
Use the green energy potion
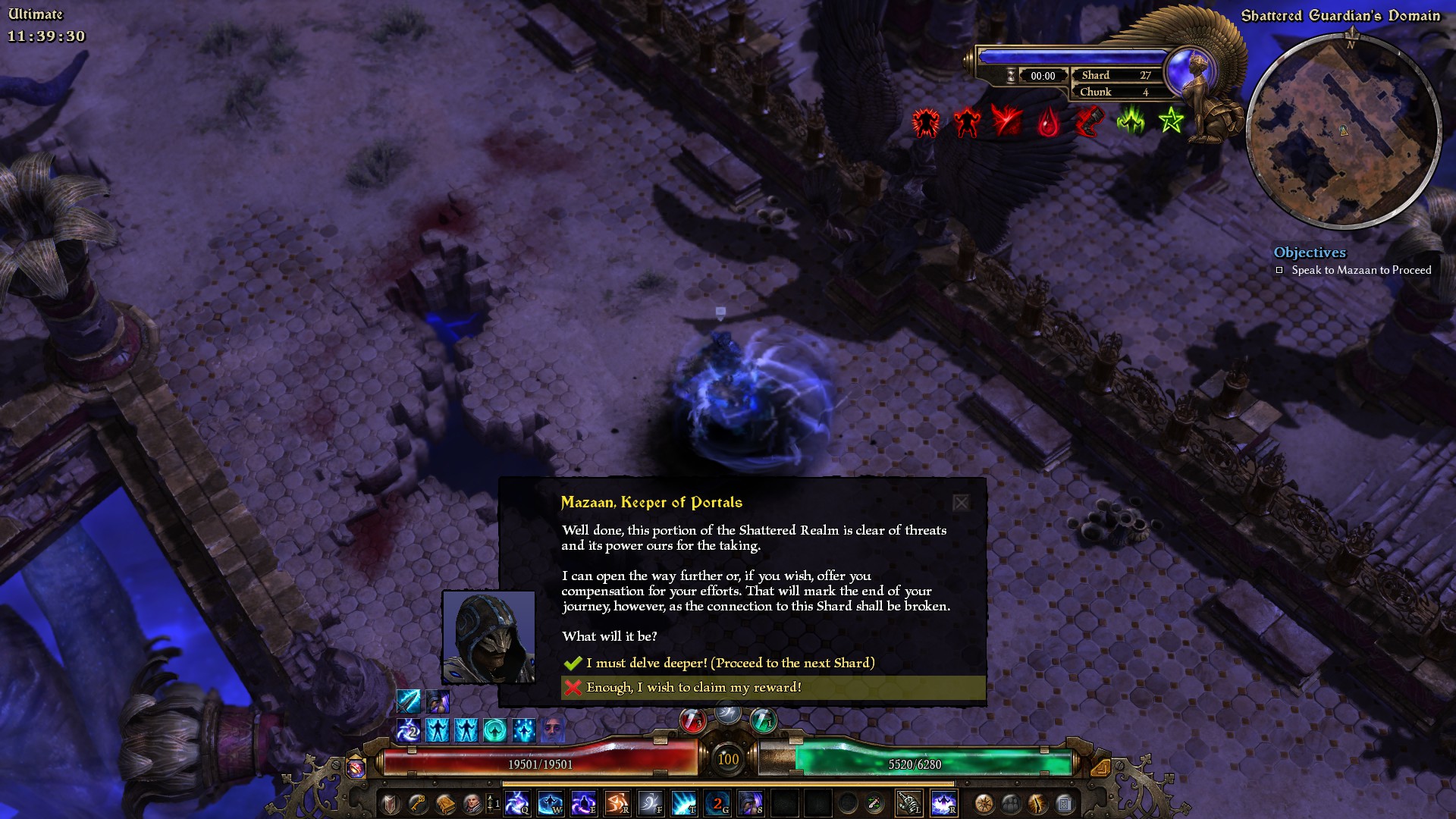pos(763,720)
